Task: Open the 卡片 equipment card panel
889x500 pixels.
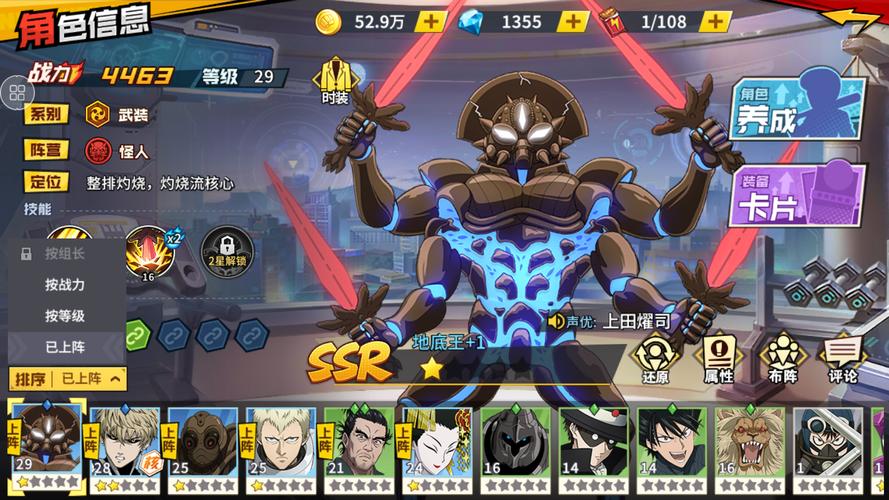Action: (x=796, y=195)
